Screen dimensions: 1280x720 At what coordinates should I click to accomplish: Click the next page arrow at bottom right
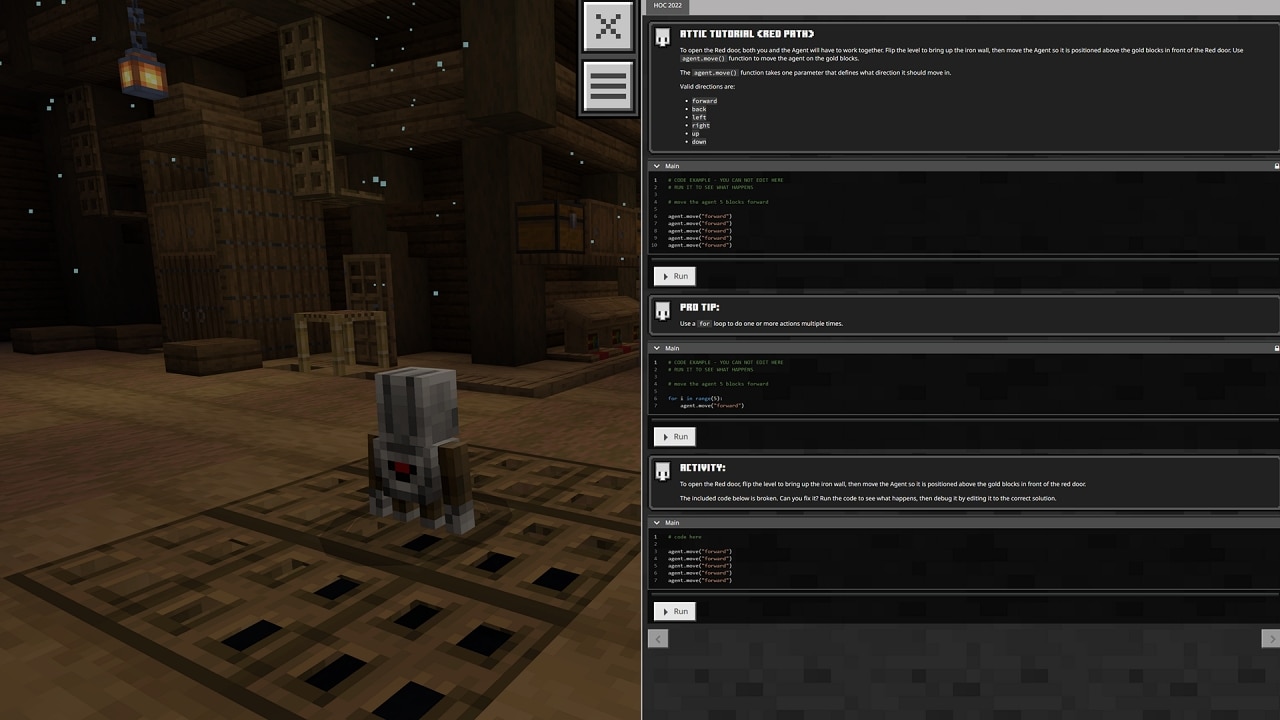coord(1271,638)
